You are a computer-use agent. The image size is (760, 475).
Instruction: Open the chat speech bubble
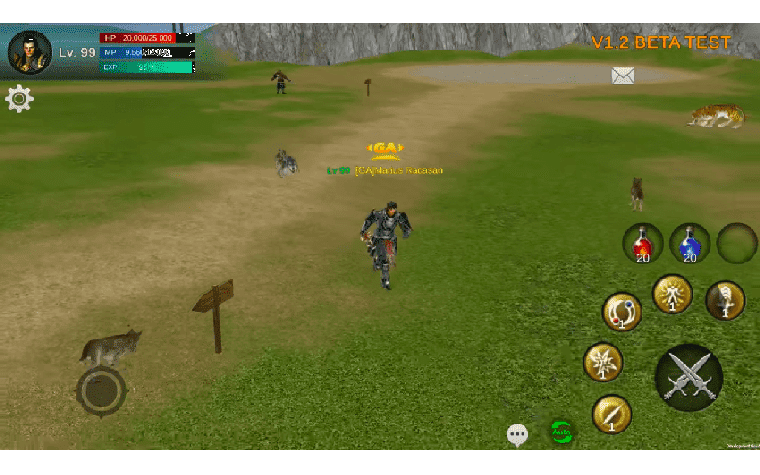coord(517,435)
